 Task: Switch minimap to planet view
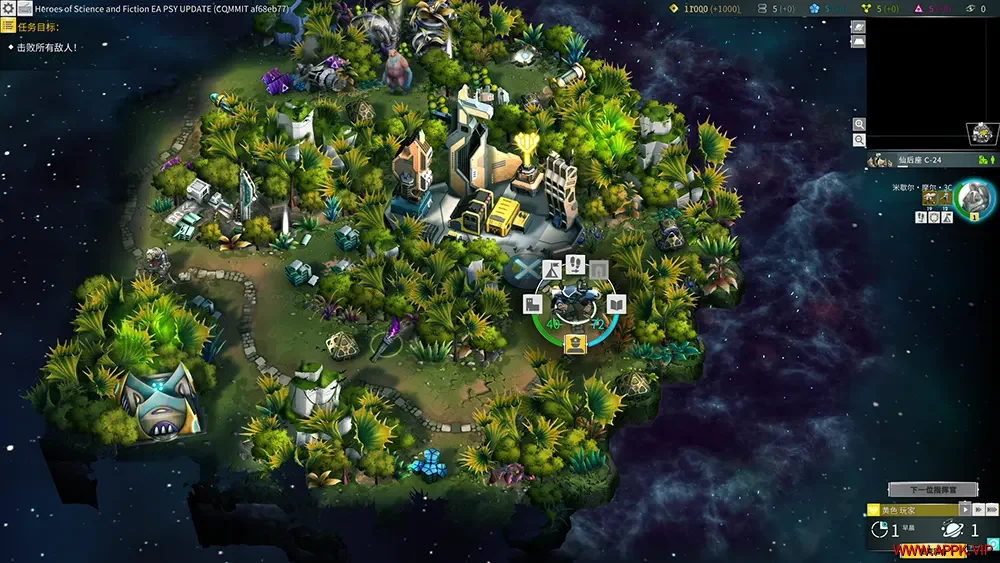point(858,27)
